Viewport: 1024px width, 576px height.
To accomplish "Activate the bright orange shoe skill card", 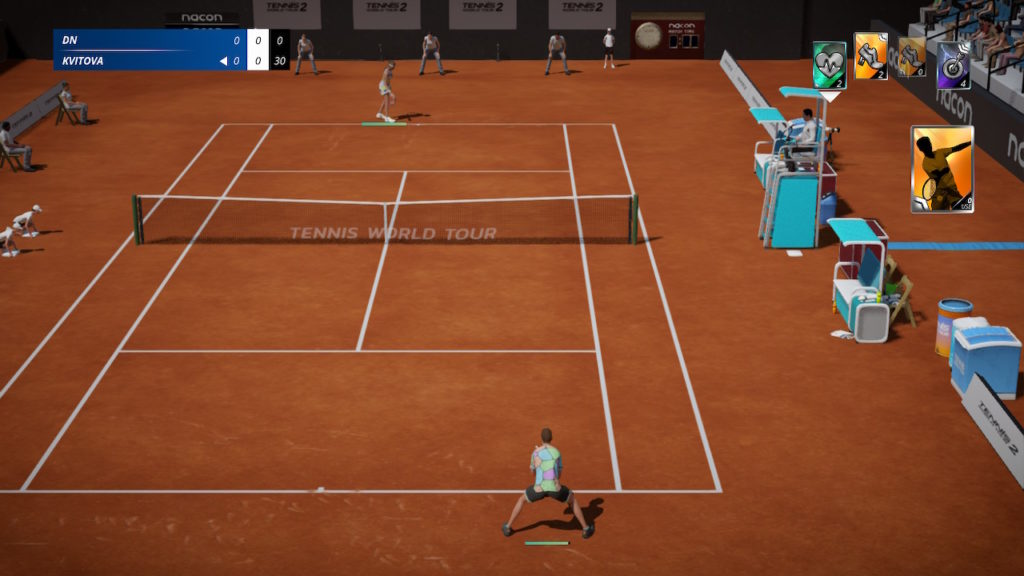I will pyautogui.click(x=870, y=56).
